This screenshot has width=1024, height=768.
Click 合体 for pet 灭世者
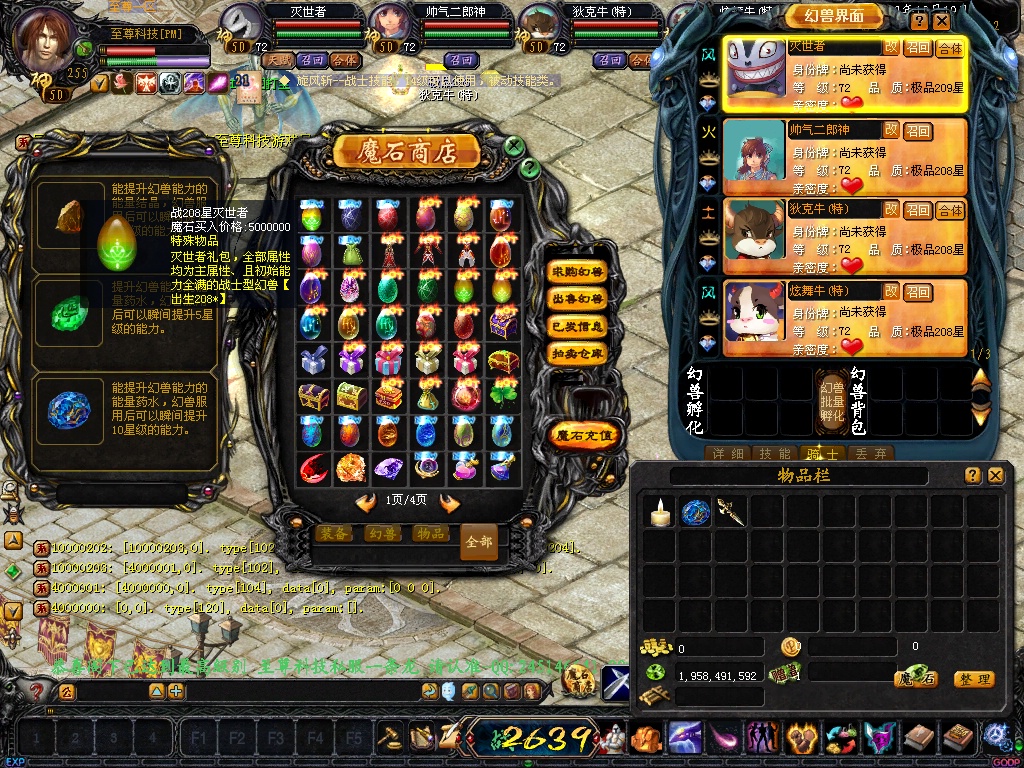949,48
